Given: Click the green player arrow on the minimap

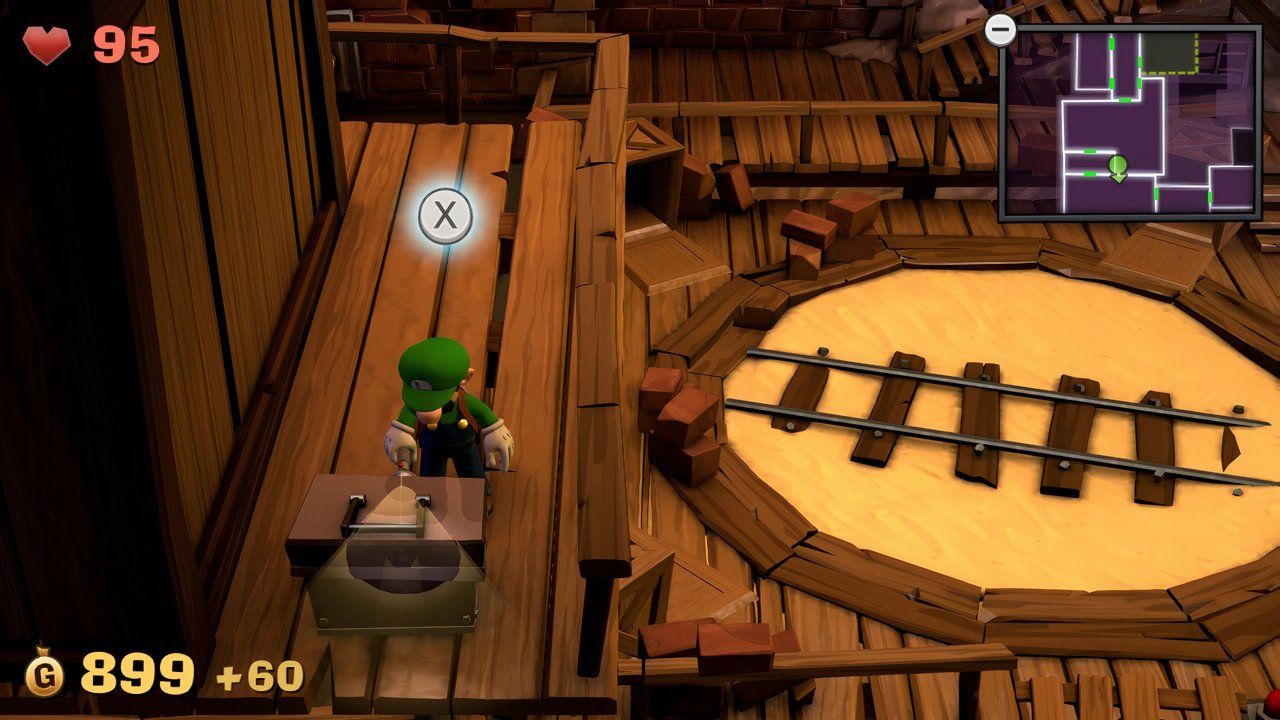Looking at the screenshot, I should (1117, 166).
